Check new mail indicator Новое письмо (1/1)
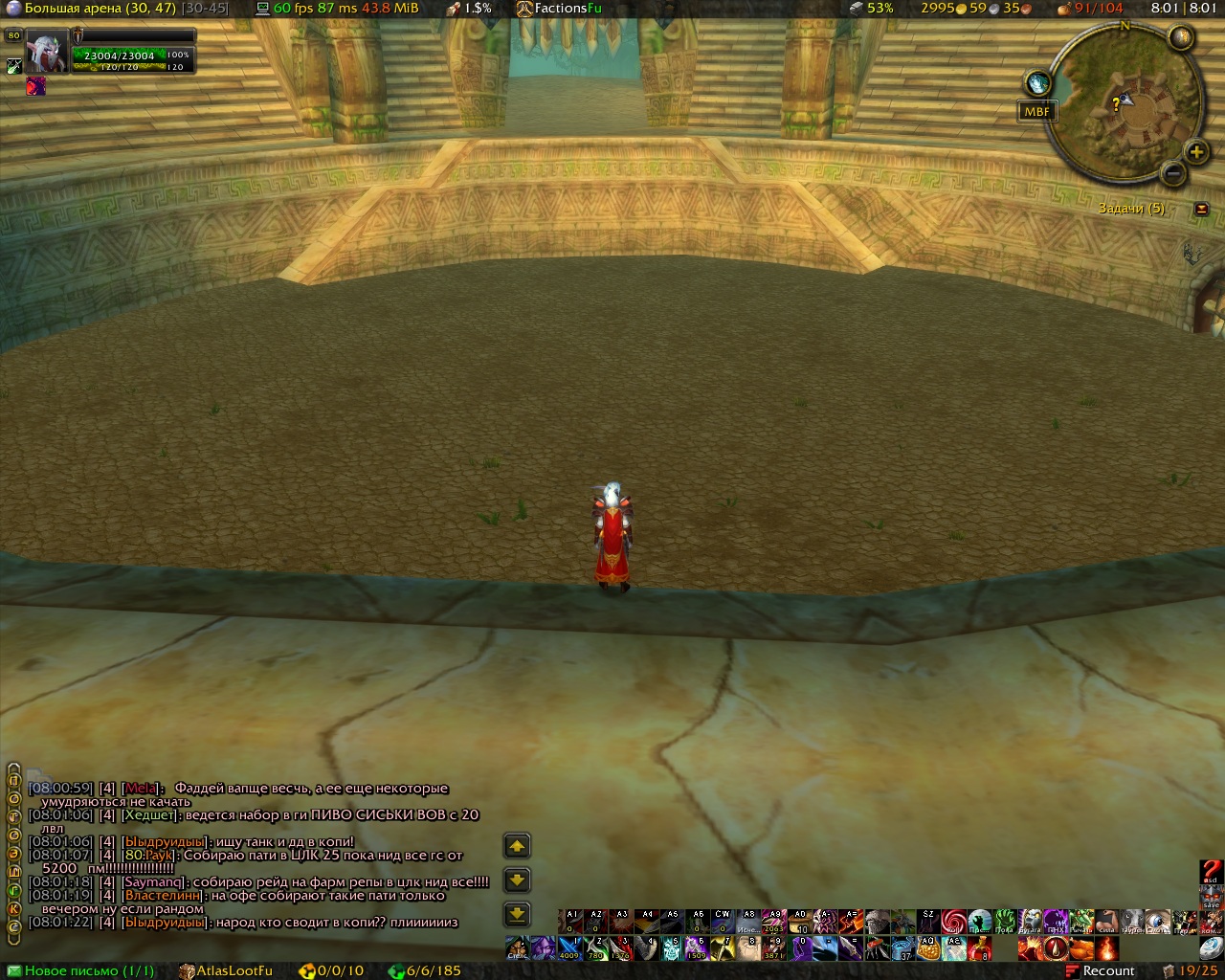The height and width of the screenshot is (980, 1225). (80, 970)
